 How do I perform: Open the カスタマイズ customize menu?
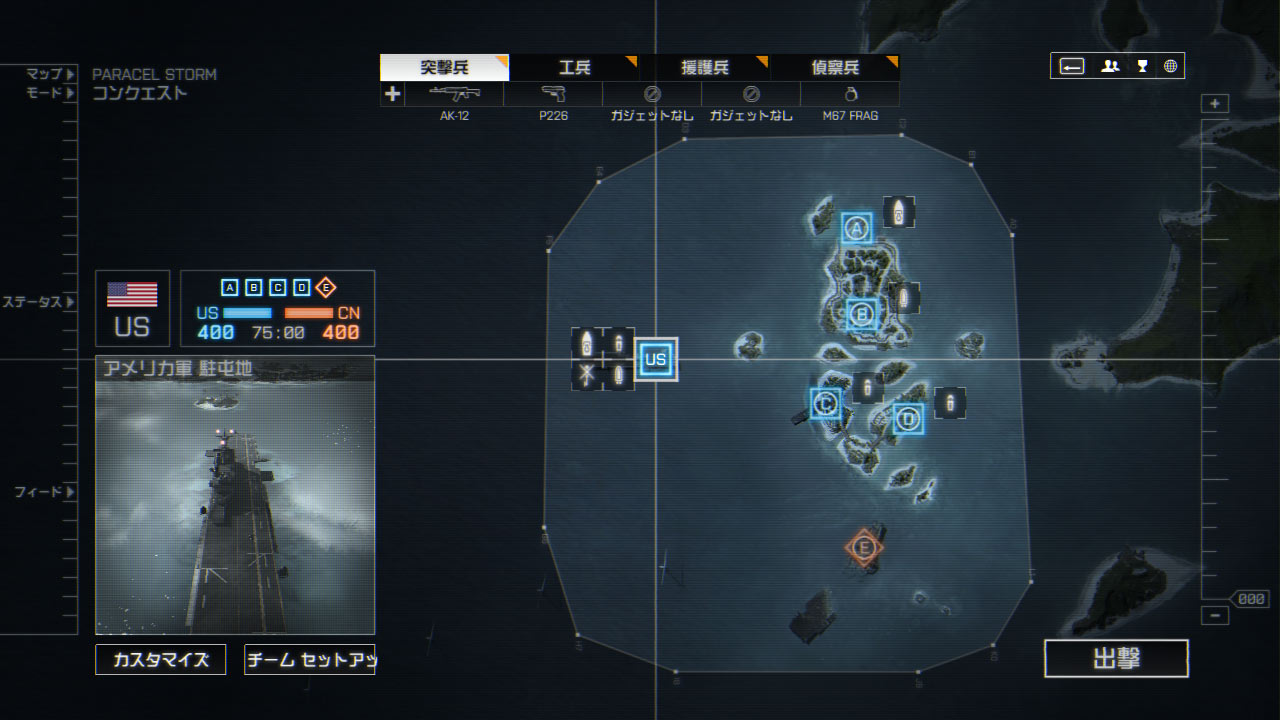coord(161,659)
